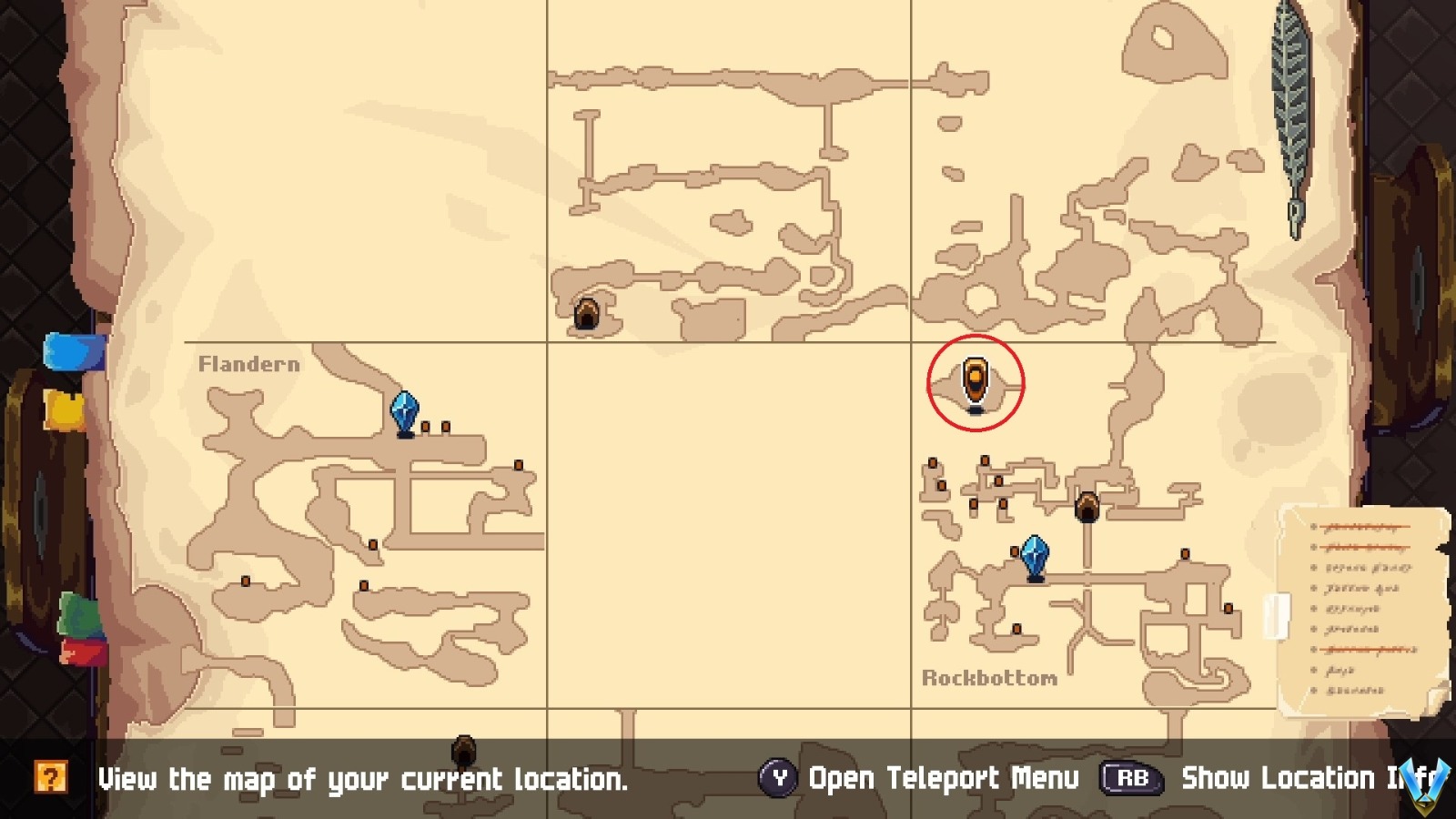Viewport: 1456px width, 819px height.
Task: Select the cave entrance icon above Flandern
Action: (x=588, y=313)
